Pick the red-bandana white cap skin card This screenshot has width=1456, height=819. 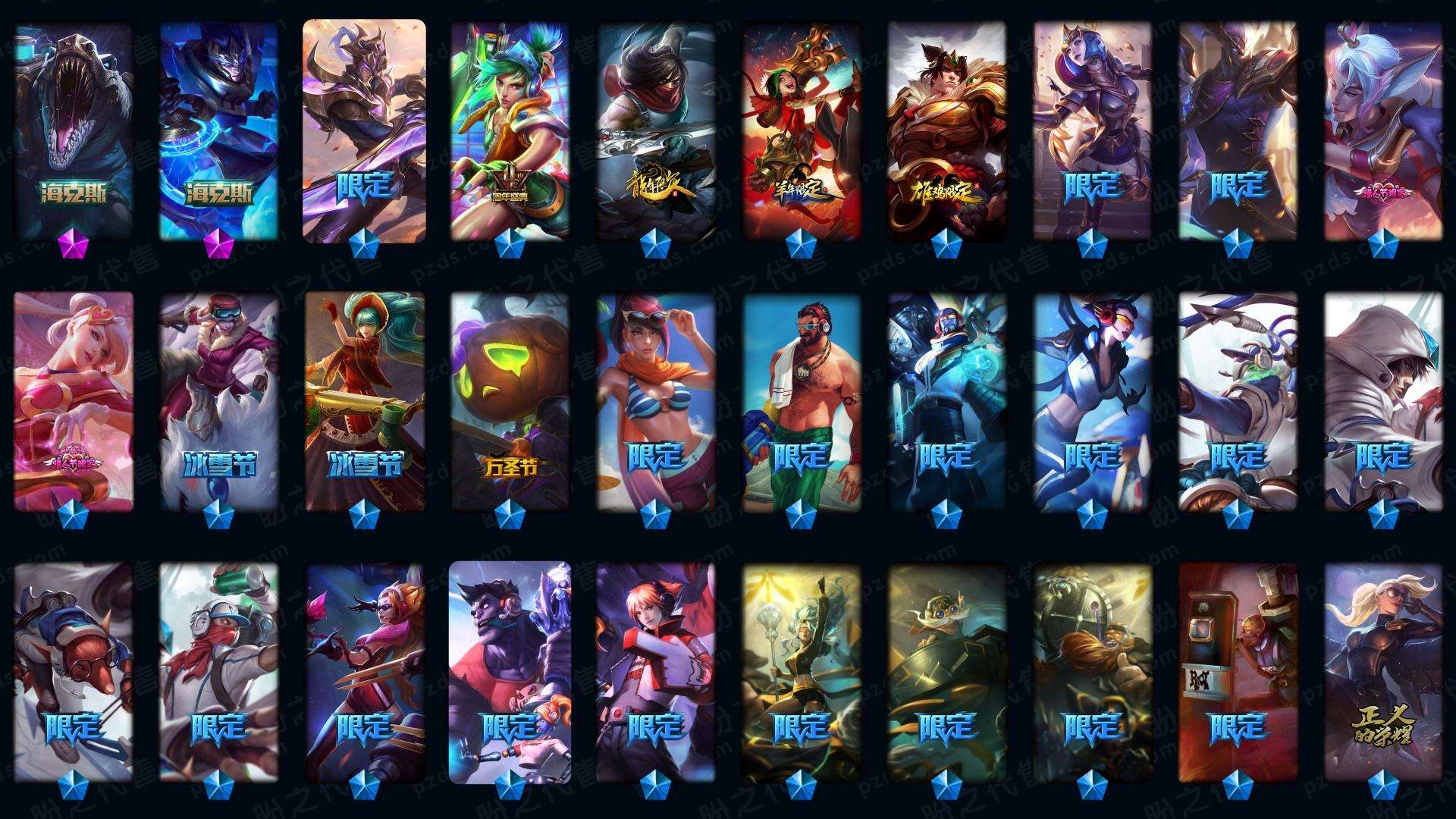[219, 671]
